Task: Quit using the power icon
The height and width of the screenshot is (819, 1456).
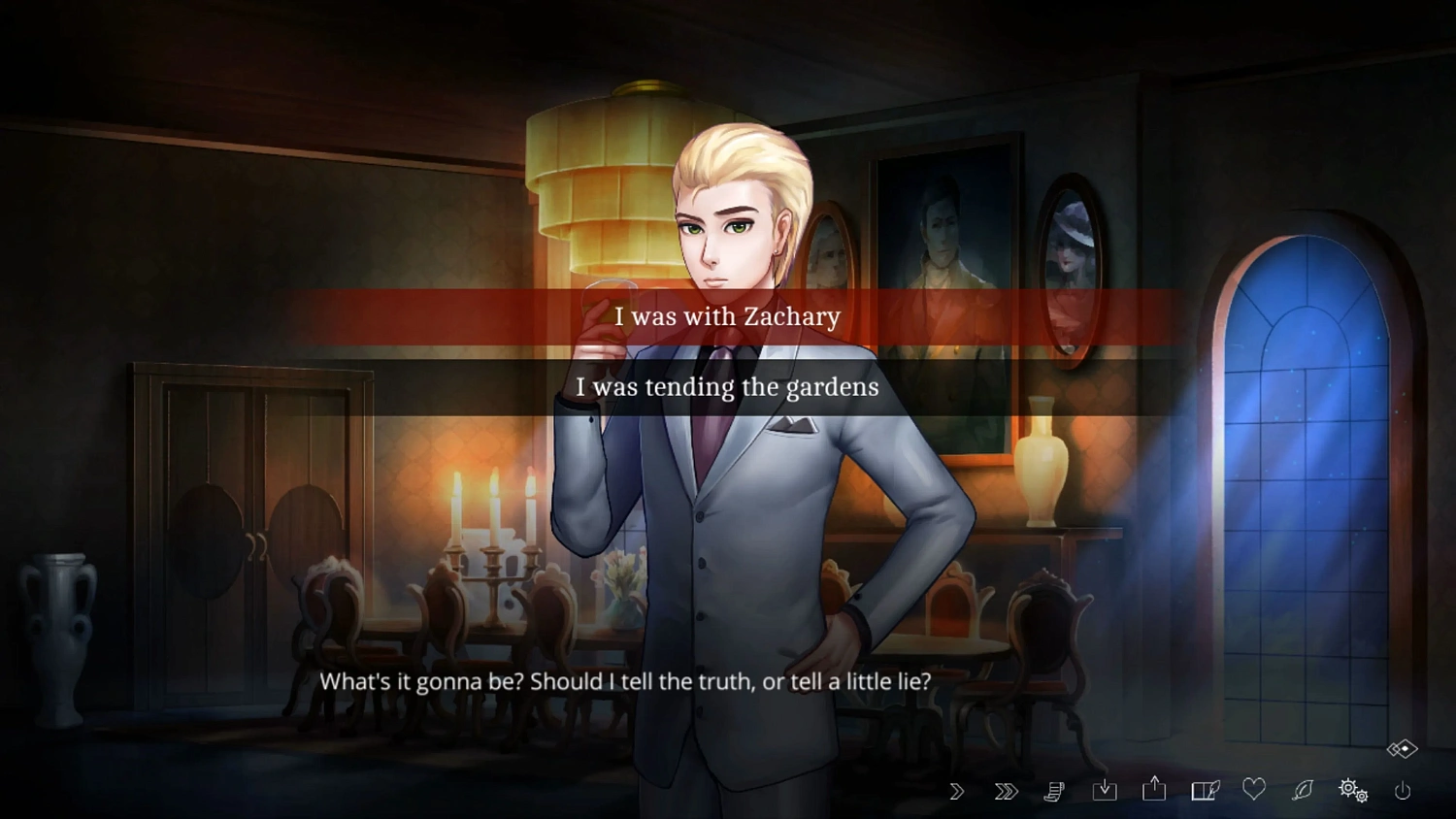Action: (x=1404, y=791)
